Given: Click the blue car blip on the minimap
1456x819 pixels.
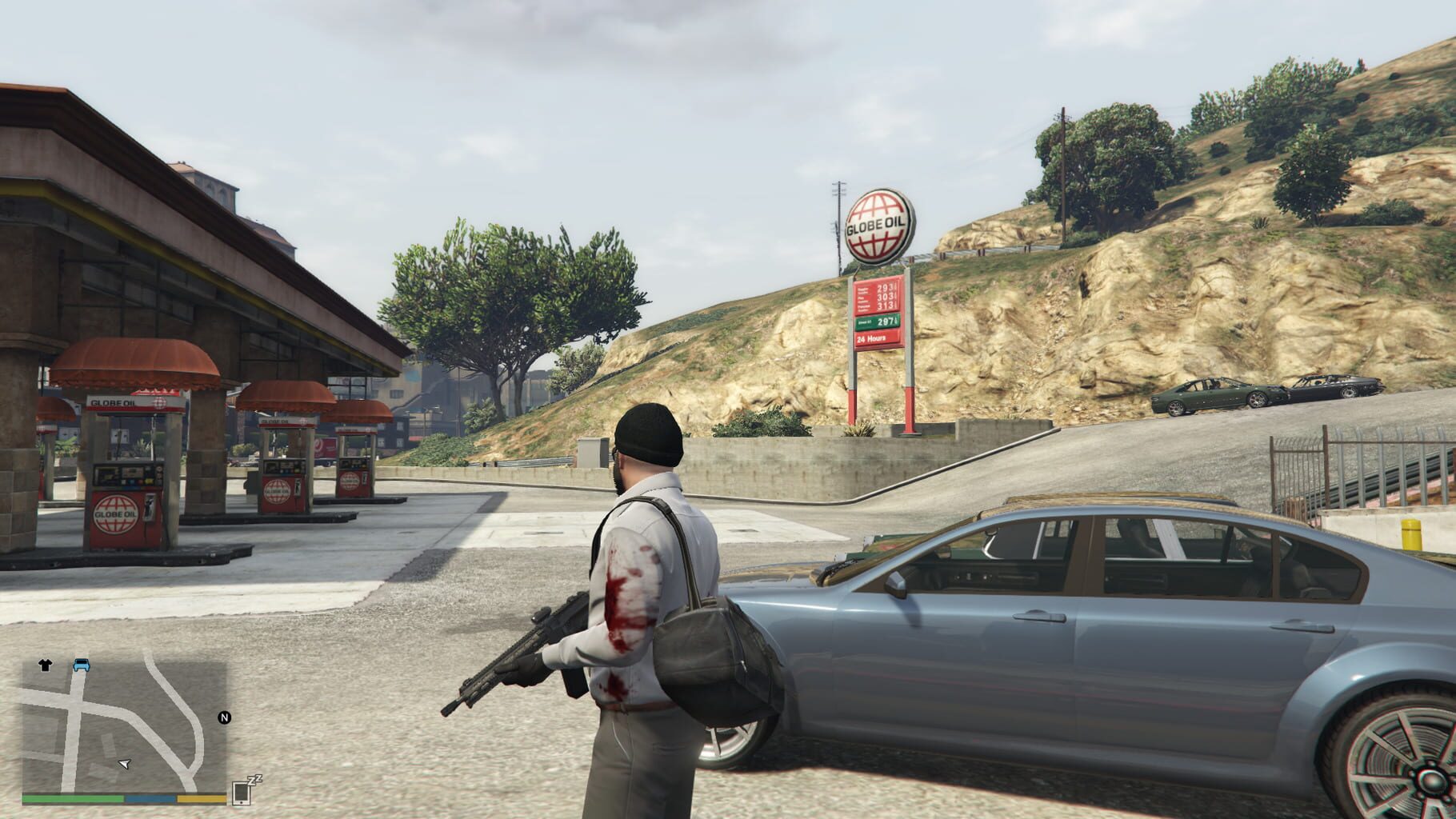Looking at the screenshot, I should (82, 665).
